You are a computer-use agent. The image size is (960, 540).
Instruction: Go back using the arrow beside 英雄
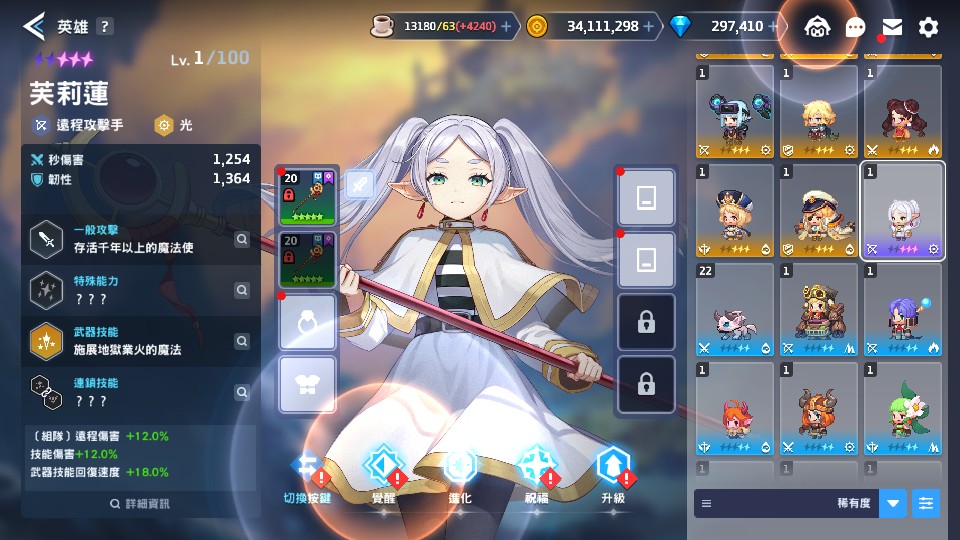(x=34, y=26)
